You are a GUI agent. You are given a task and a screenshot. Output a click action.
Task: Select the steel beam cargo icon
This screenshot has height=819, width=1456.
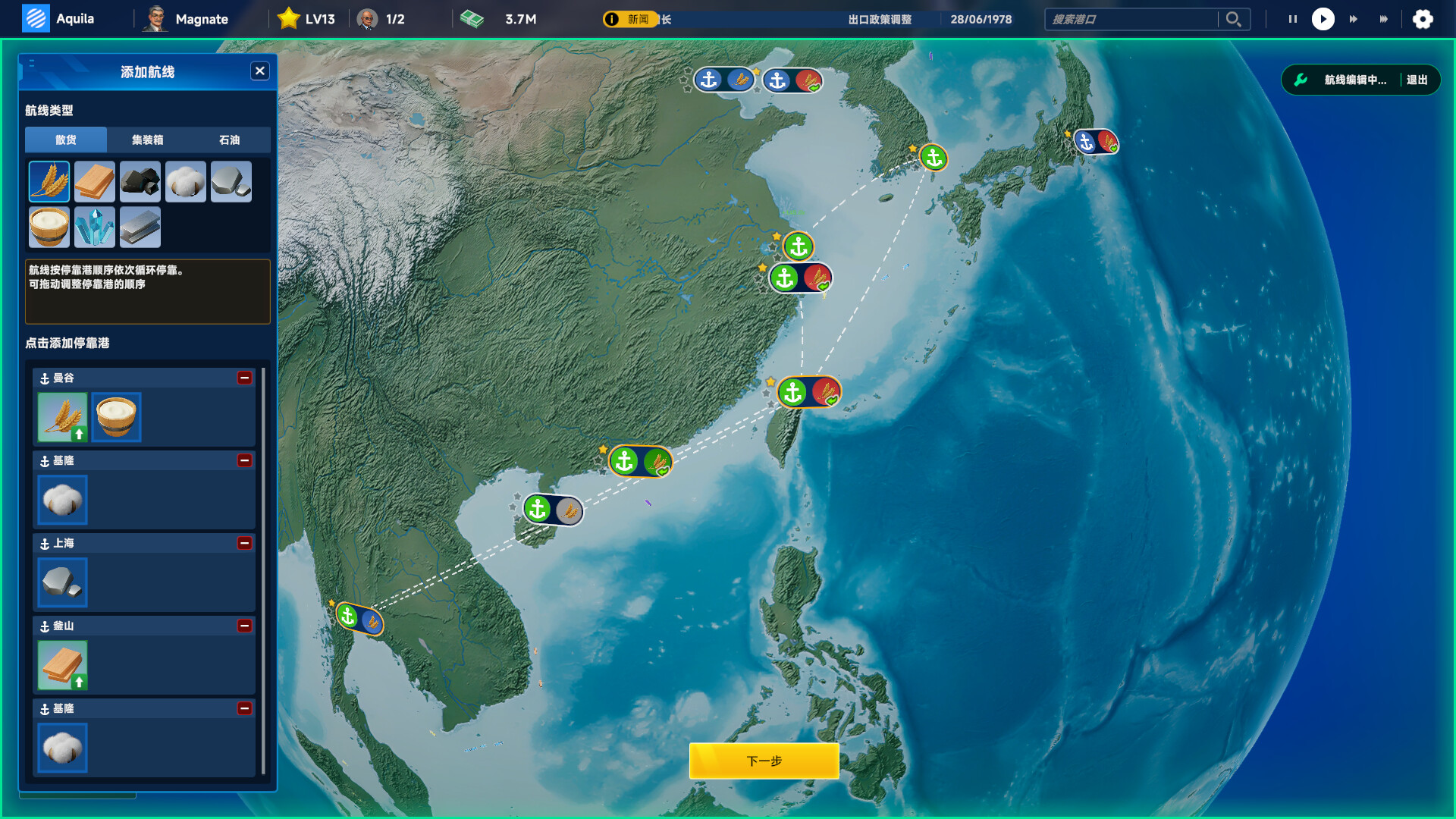click(140, 227)
